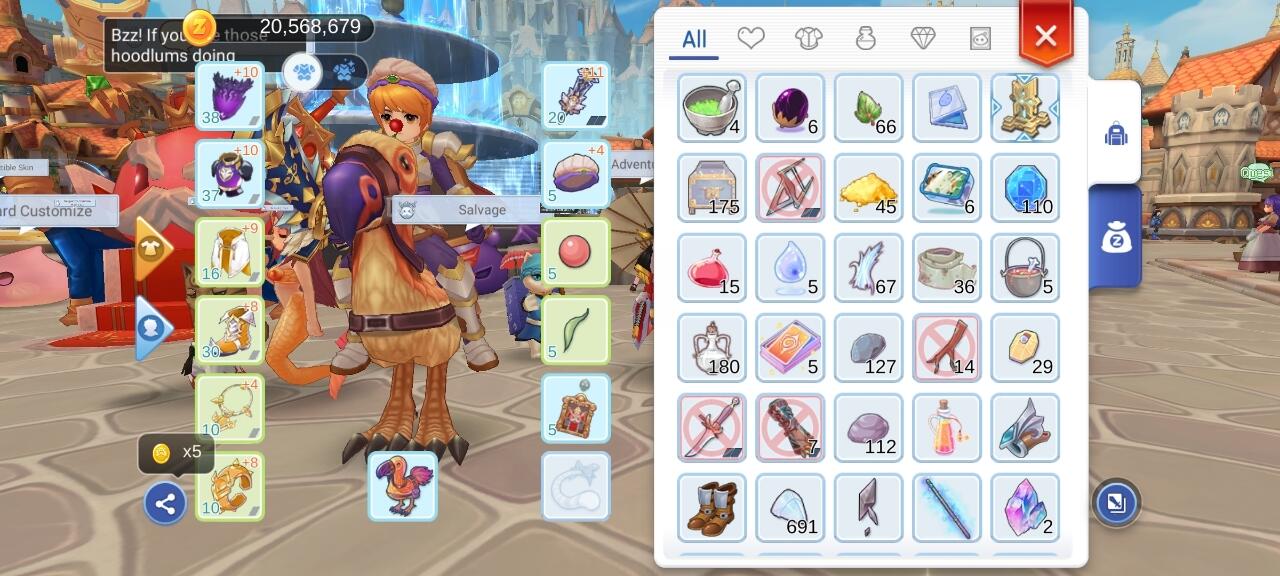Open the backpack side tab
This screenshot has height=576, width=1280.
point(1116,133)
